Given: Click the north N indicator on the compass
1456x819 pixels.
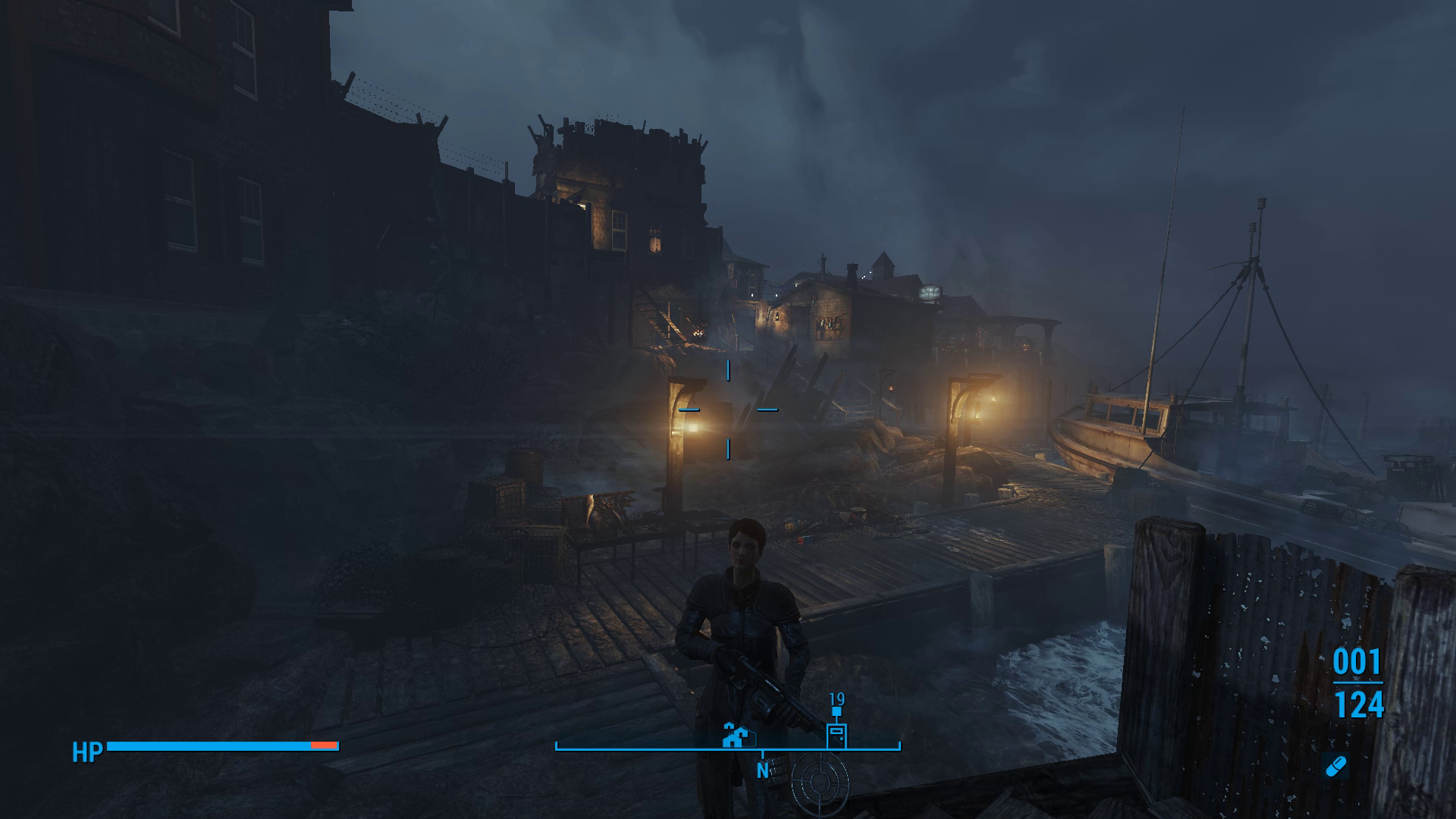Looking at the screenshot, I should point(762,770).
